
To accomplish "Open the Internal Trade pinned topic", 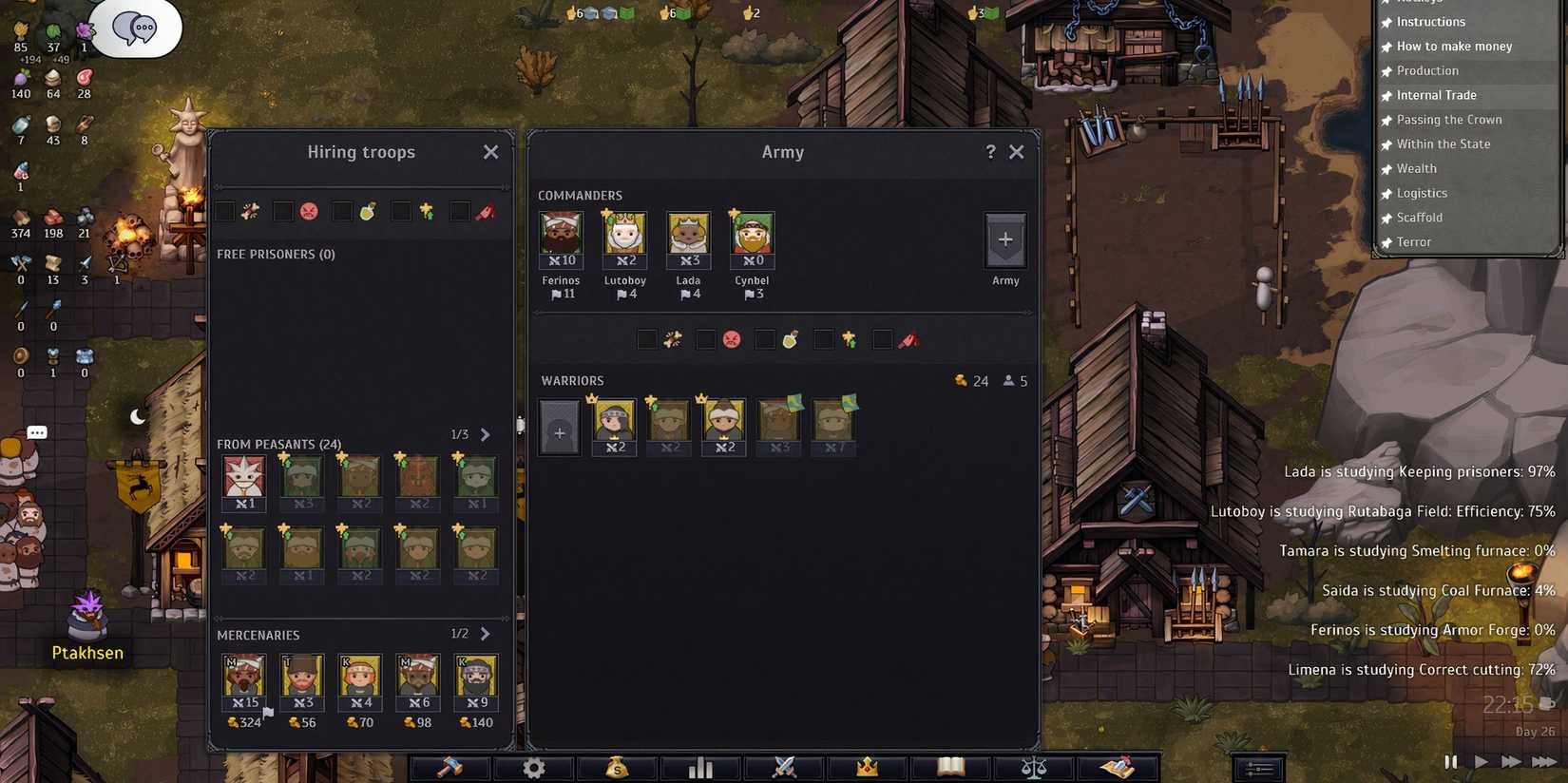I will click(x=1437, y=95).
